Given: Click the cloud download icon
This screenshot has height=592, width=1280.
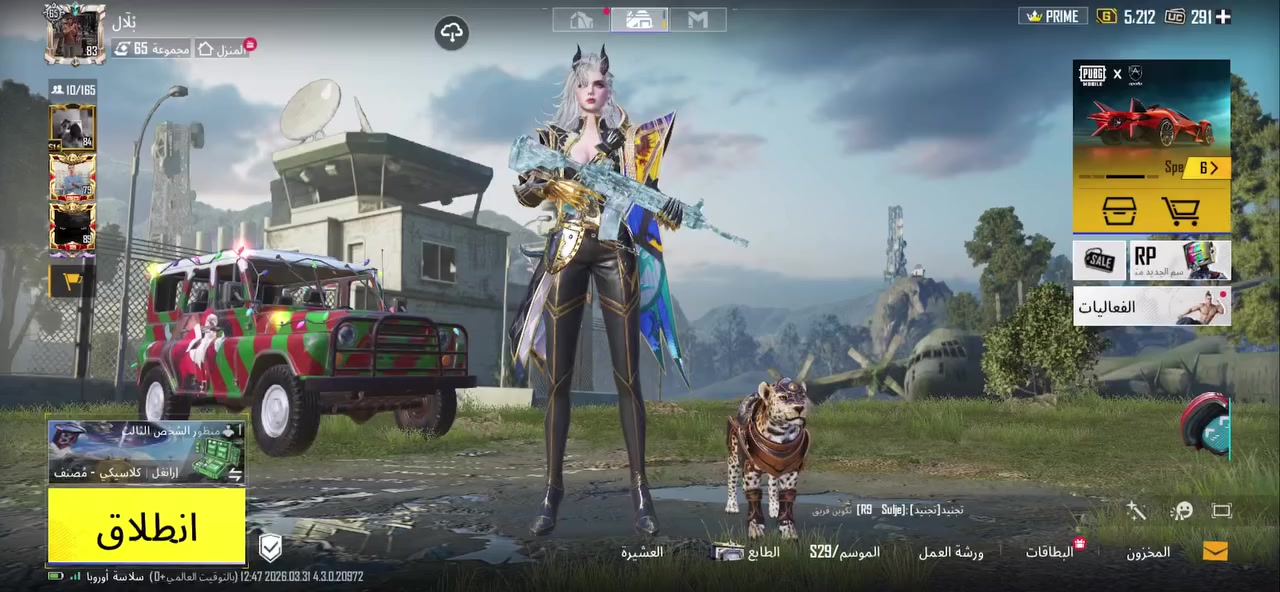Looking at the screenshot, I should (x=452, y=34).
